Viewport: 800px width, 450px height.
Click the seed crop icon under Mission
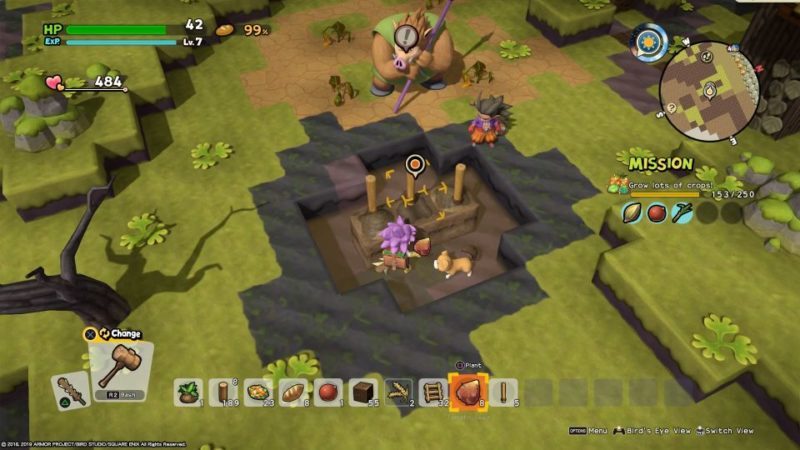(631, 213)
